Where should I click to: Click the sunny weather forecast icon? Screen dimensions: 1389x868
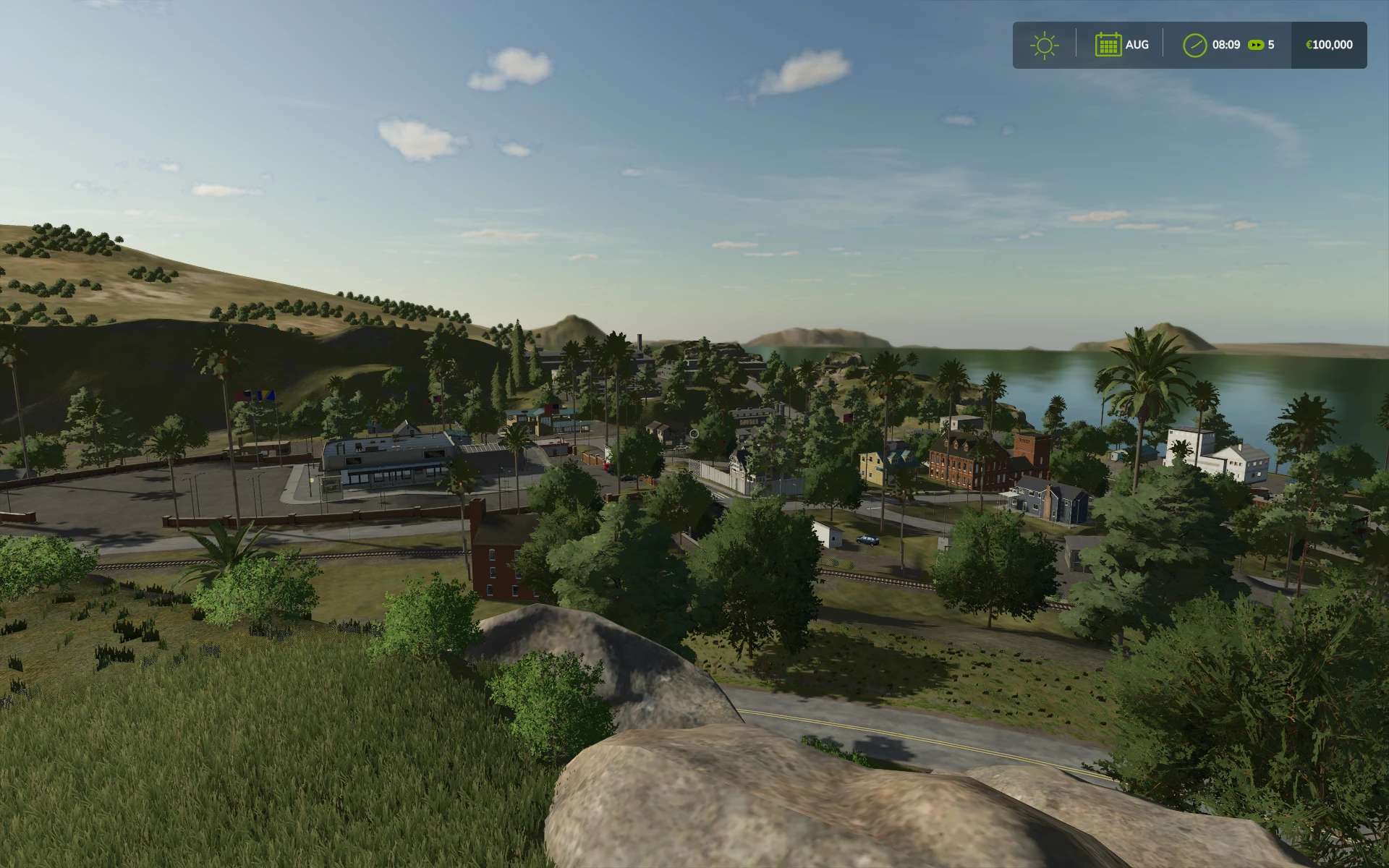pyautogui.click(x=1044, y=45)
